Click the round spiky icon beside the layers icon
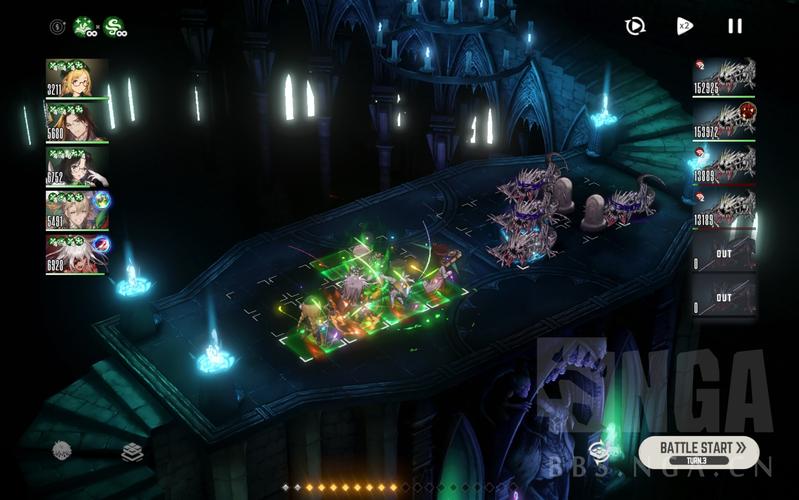This screenshot has width=799, height=500. pyautogui.click(x=62, y=451)
